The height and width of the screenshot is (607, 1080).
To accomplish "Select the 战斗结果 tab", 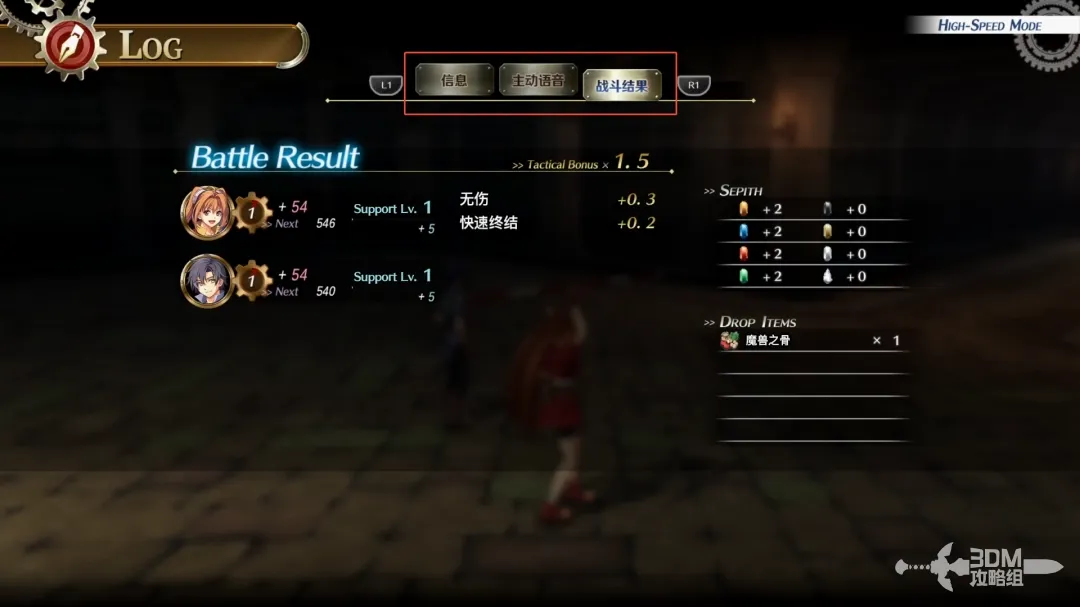I will click(622, 86).
